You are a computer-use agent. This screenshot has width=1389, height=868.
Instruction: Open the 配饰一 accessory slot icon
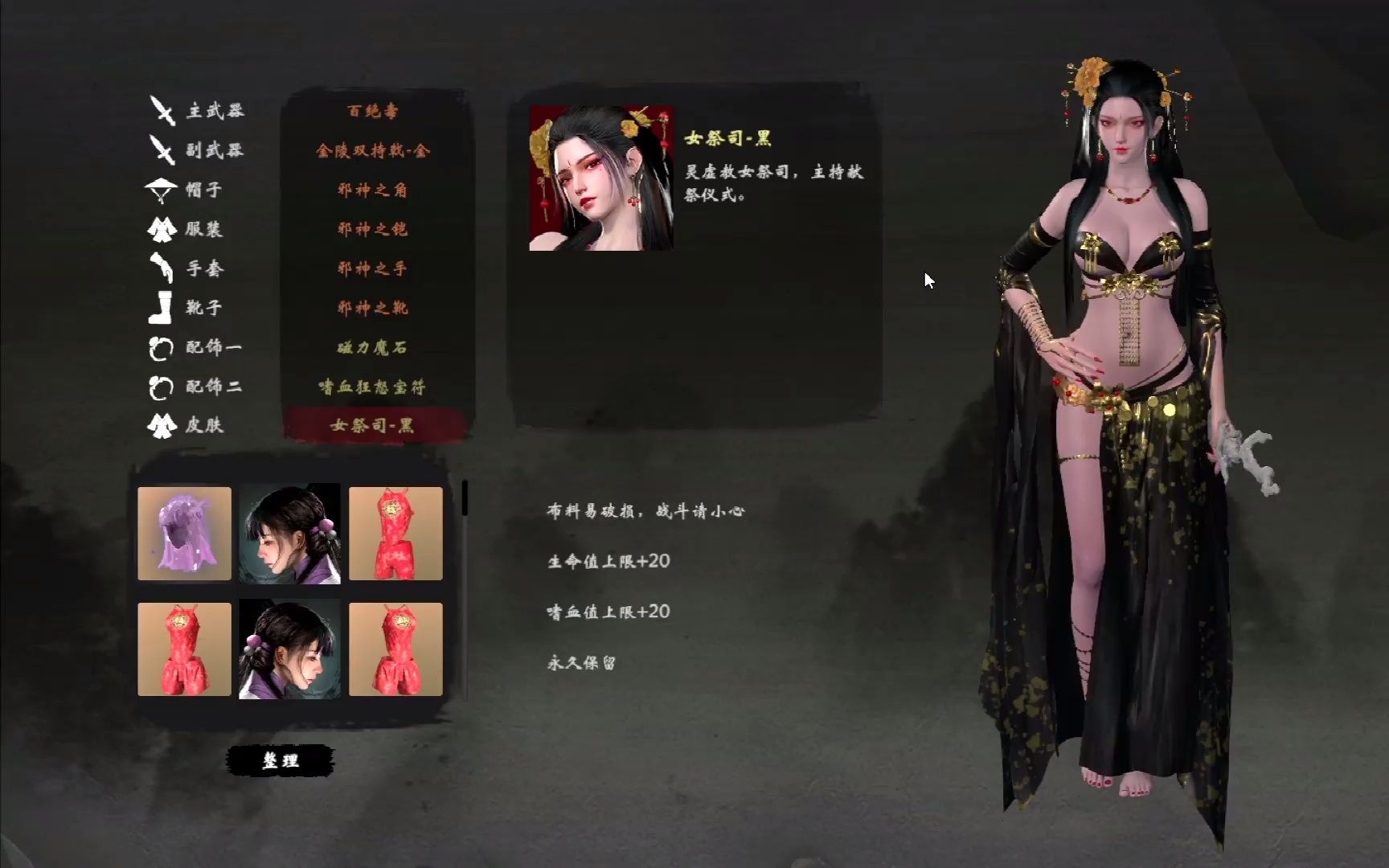(x=161, y=348)
